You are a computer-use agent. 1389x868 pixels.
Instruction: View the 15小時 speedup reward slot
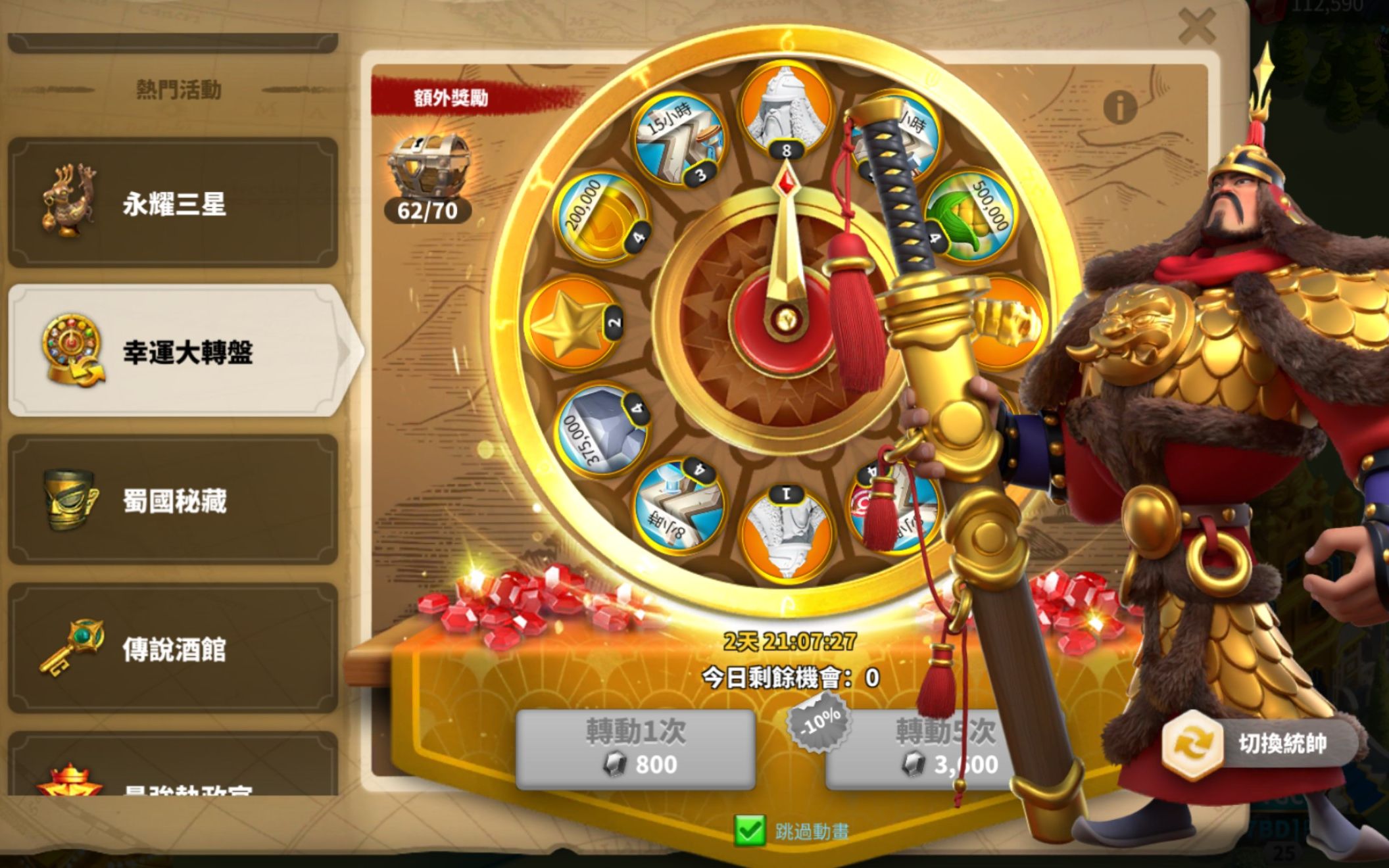point(679,141)
